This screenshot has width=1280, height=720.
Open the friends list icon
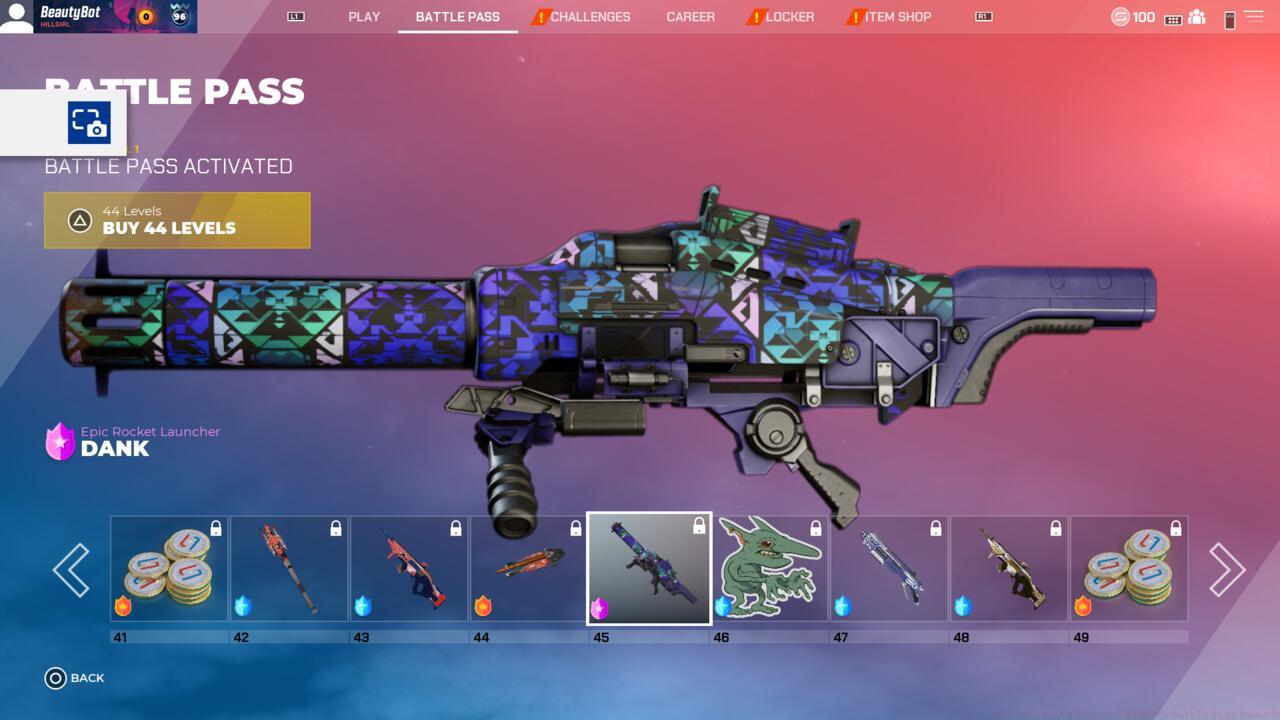click(x=1197, y=17)
